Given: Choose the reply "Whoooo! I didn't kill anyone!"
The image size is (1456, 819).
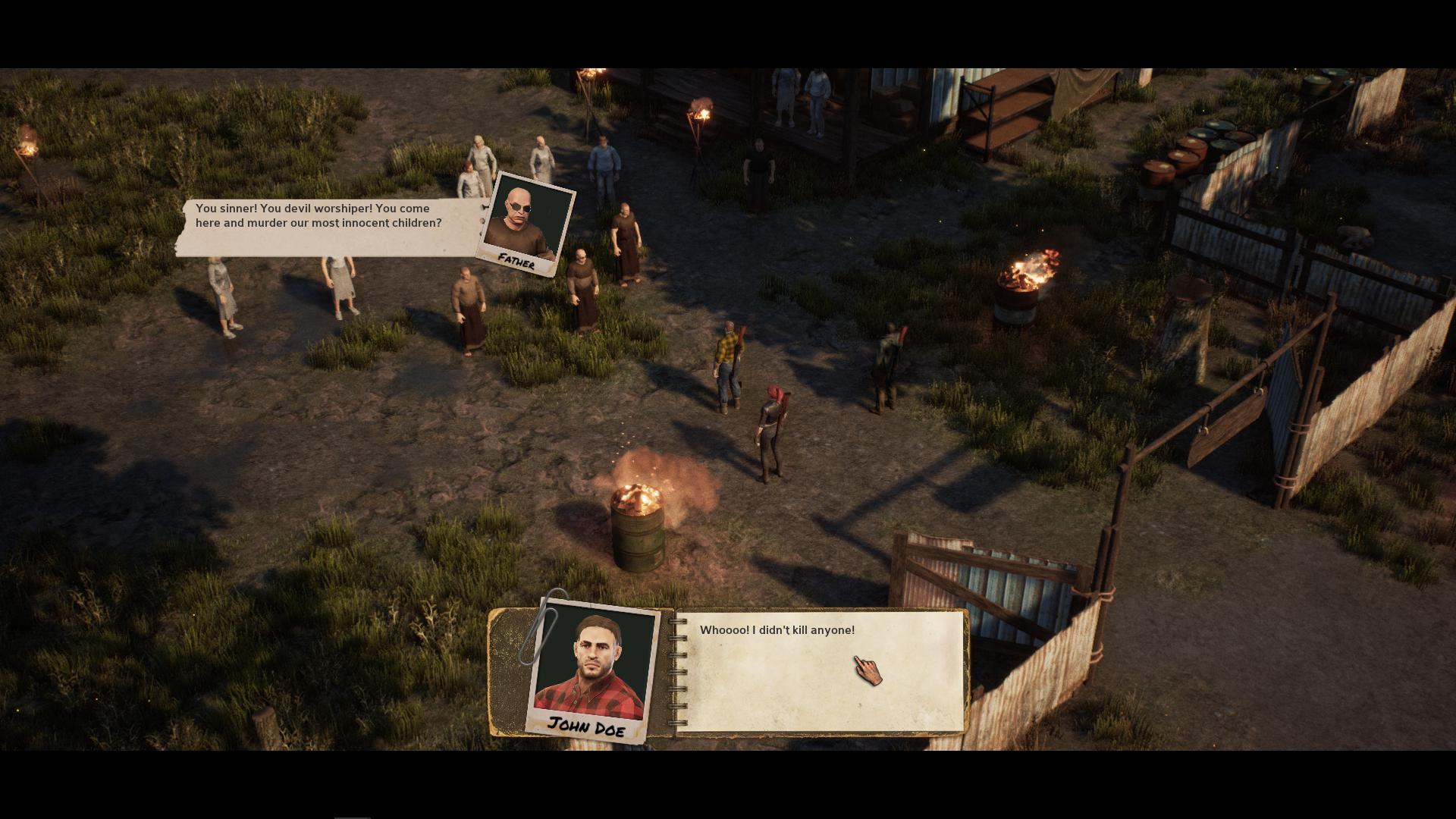Looking at the screenshot, I should tap(777, 630).
